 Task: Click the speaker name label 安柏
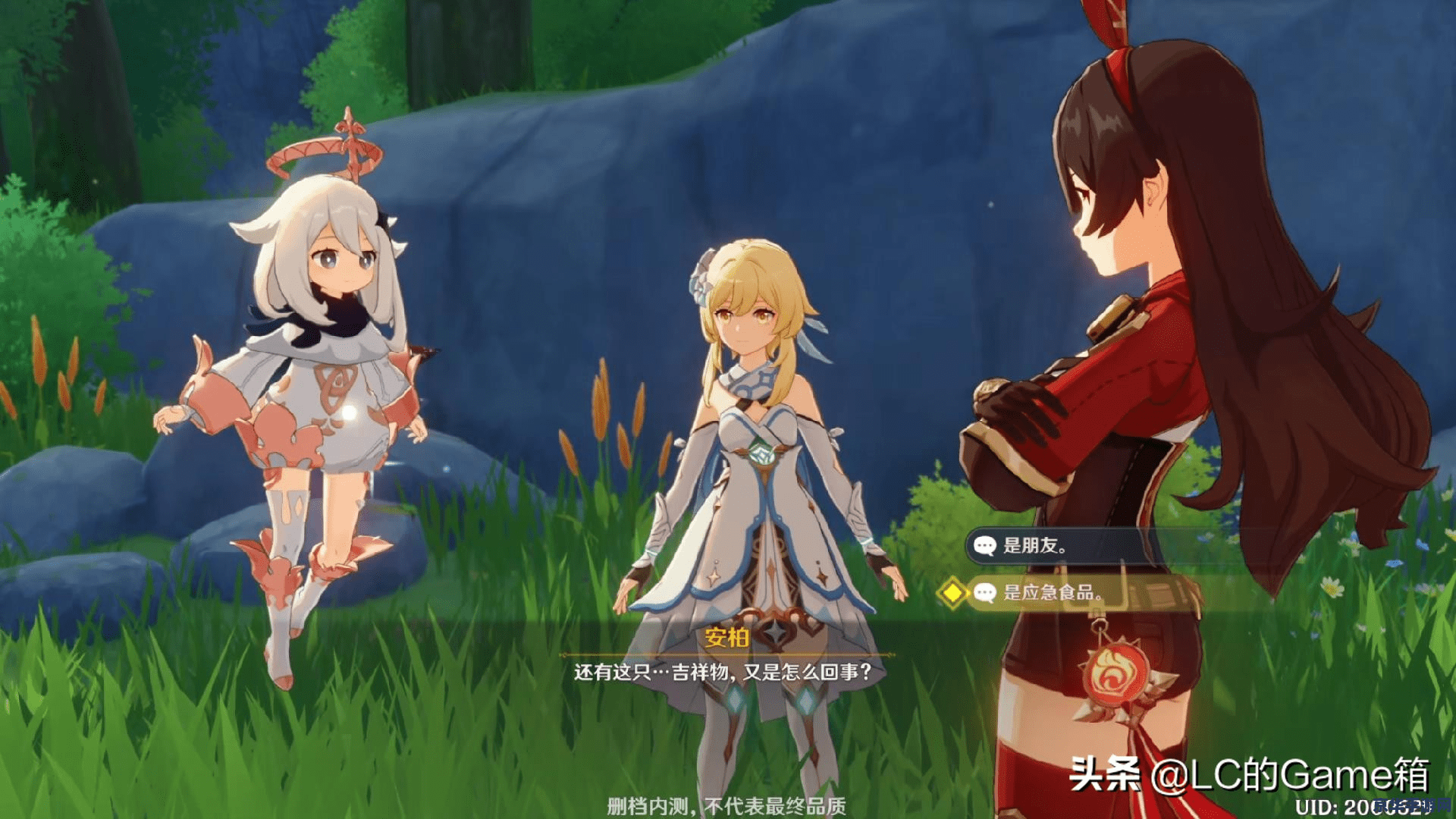point(726,639)
